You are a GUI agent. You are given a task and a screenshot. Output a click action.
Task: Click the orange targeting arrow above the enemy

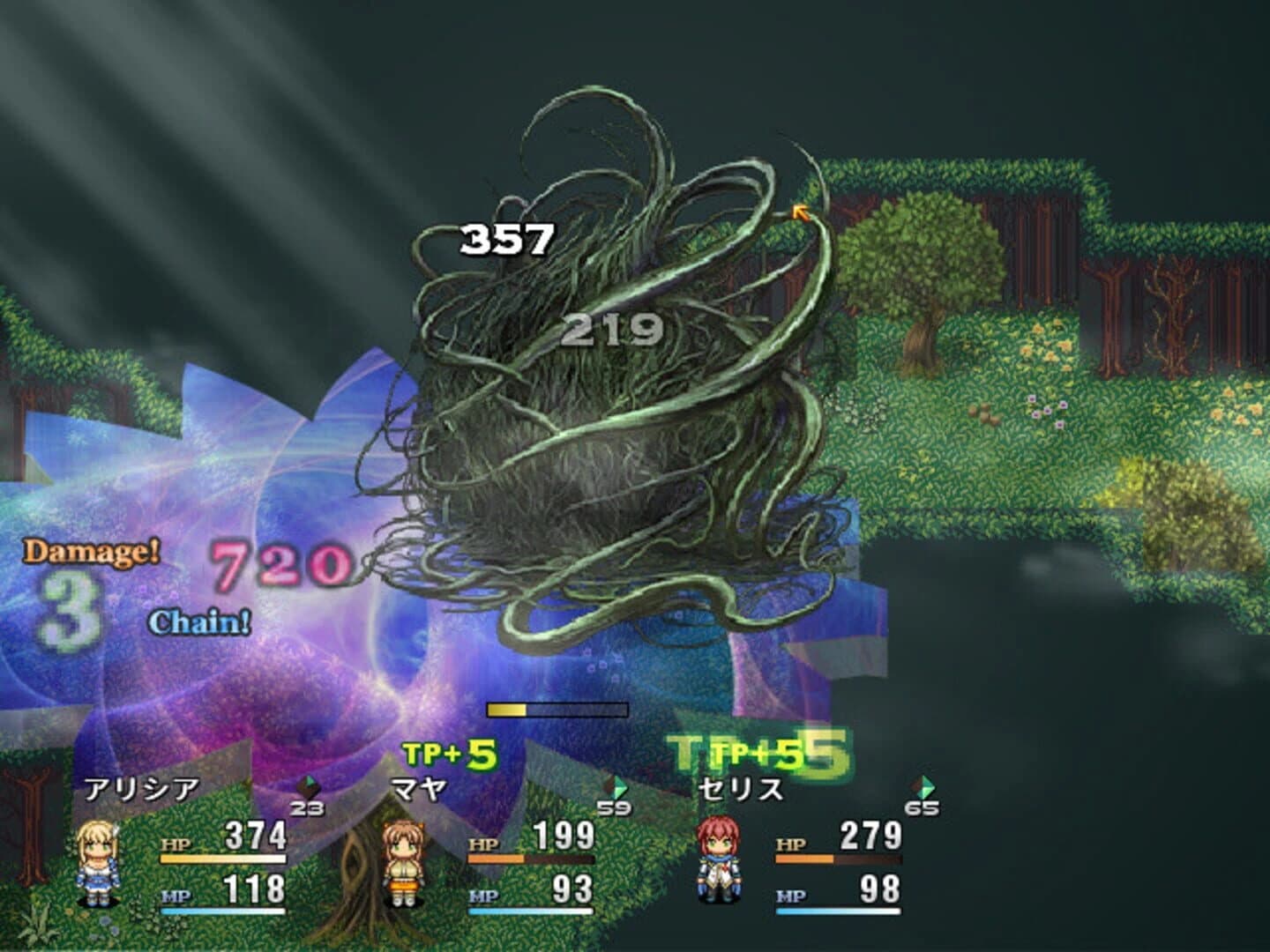pyautogui.click(x=802, y=212)
